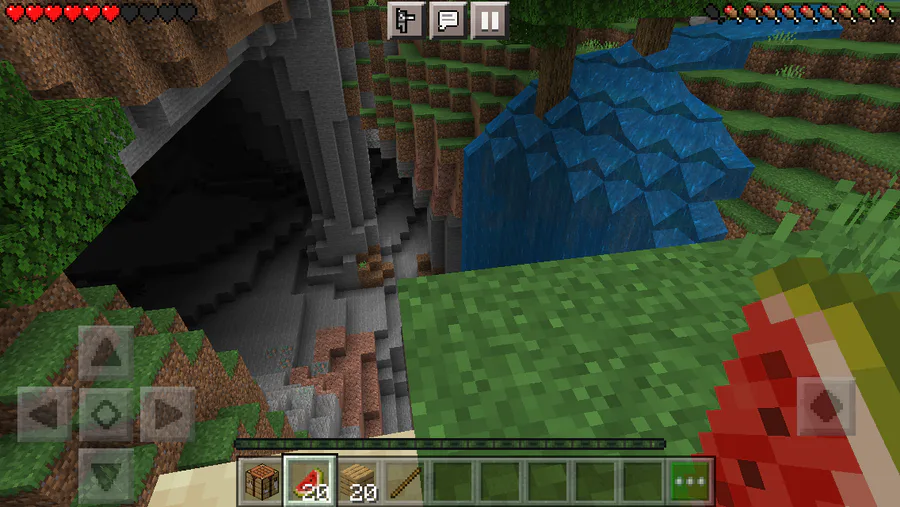
Task: Select the melon slice hotbar slot
Action: pos(309,481)
